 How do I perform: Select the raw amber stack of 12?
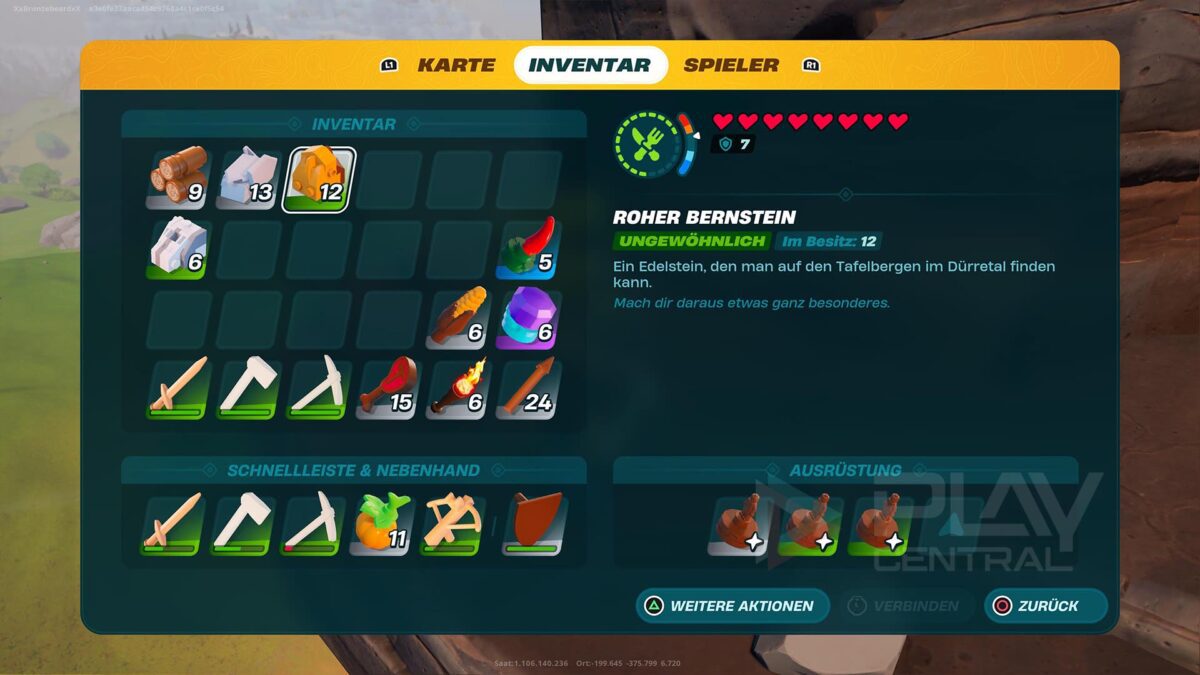pyautogui.click(x=320, y=179)
